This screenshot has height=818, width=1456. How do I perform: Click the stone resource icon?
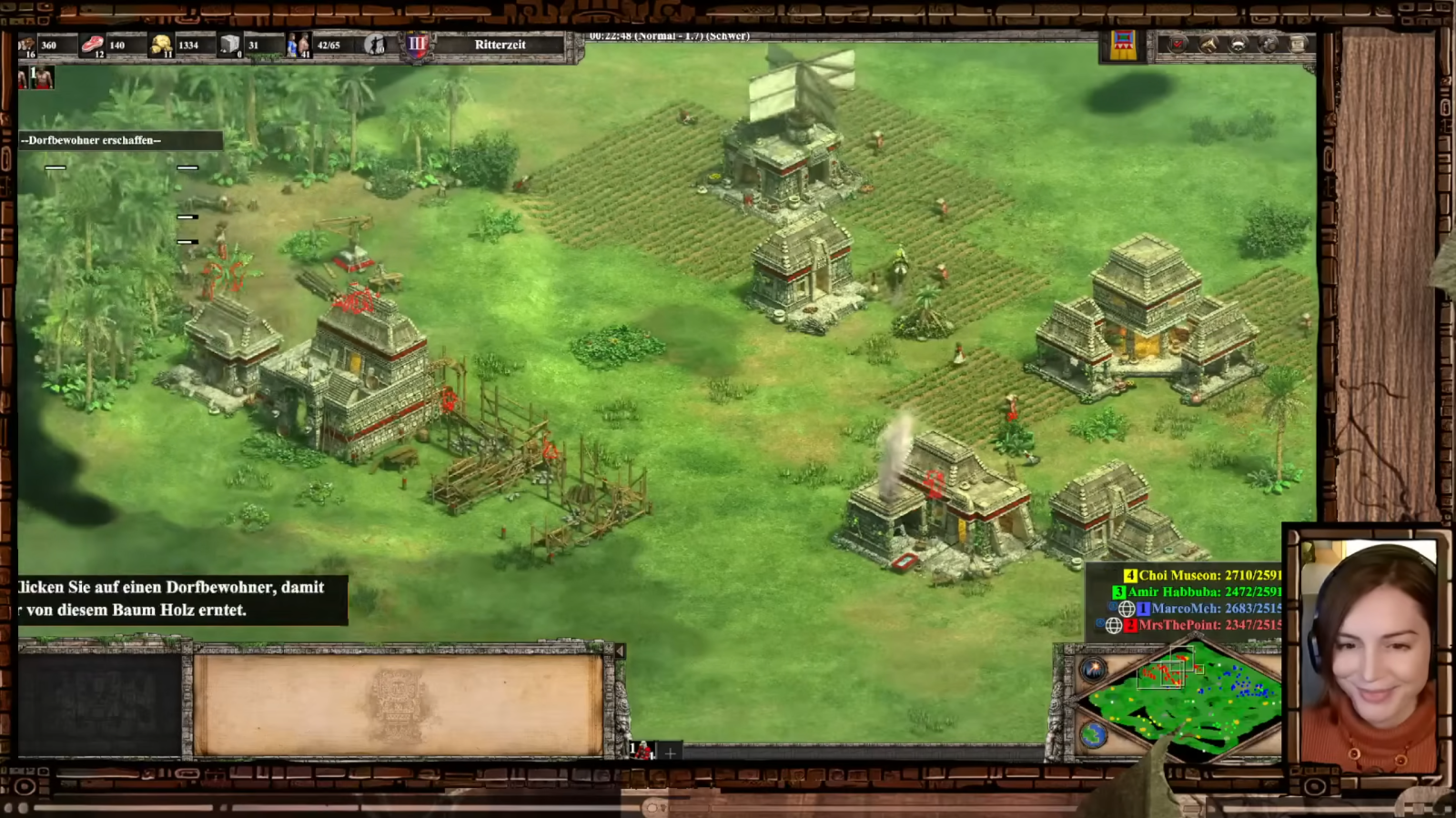(229, 45)
